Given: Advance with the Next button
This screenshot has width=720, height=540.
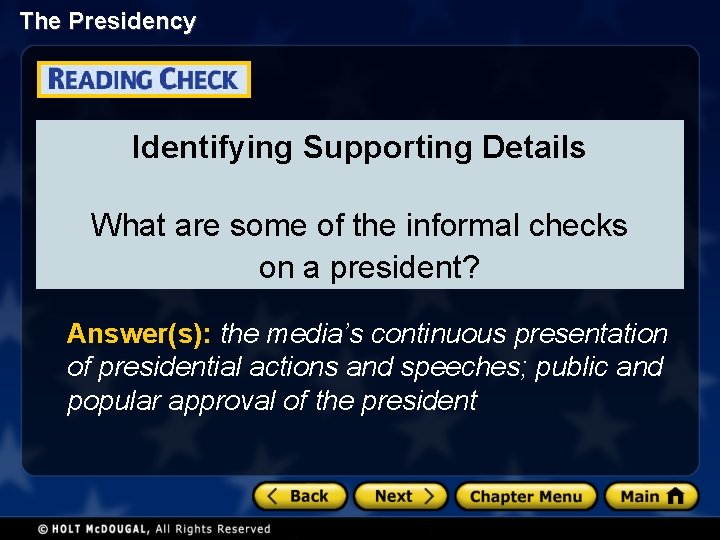Looking at the screenshot, I should (403, 496).
